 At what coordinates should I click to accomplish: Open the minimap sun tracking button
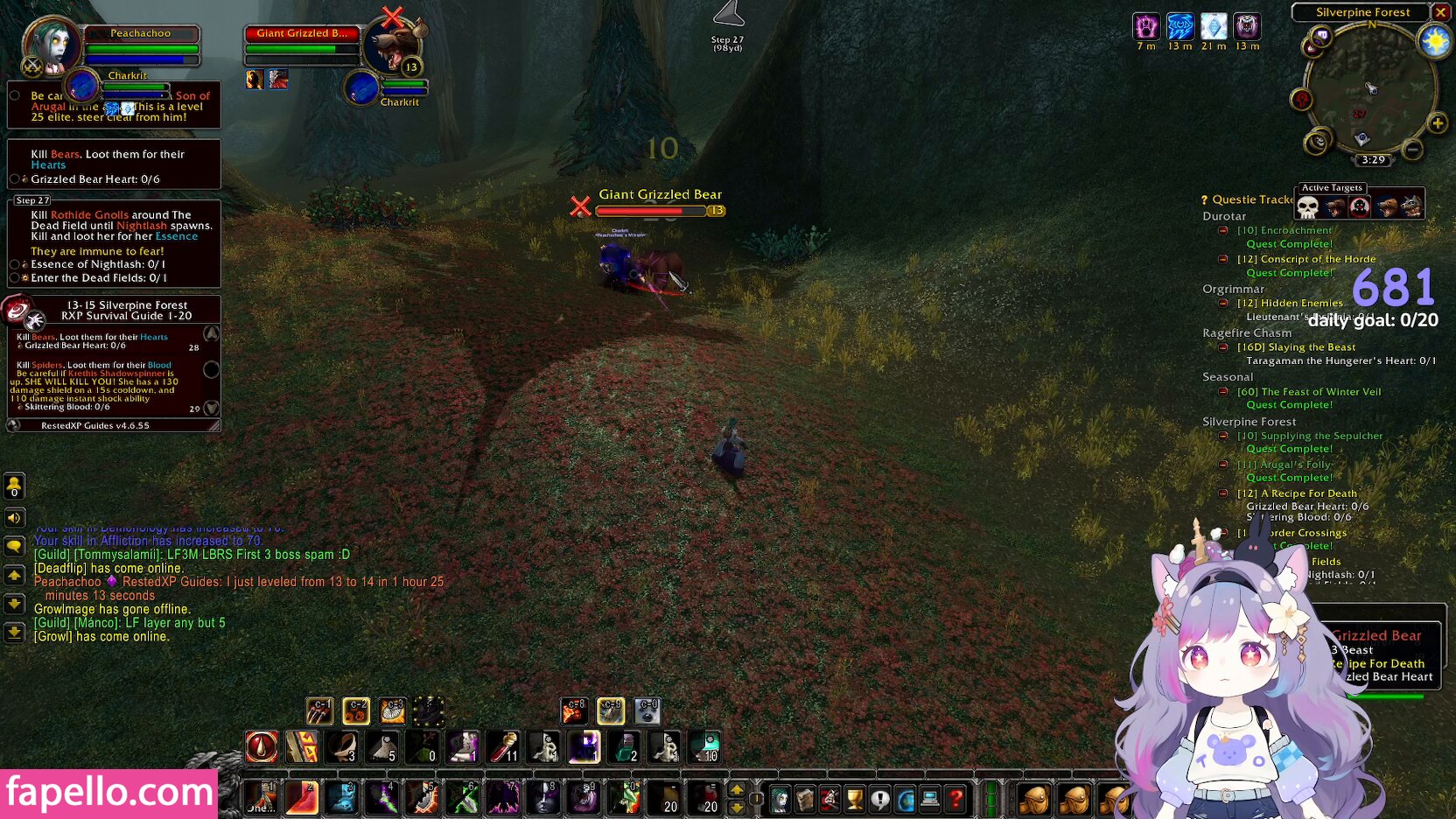1435,42
